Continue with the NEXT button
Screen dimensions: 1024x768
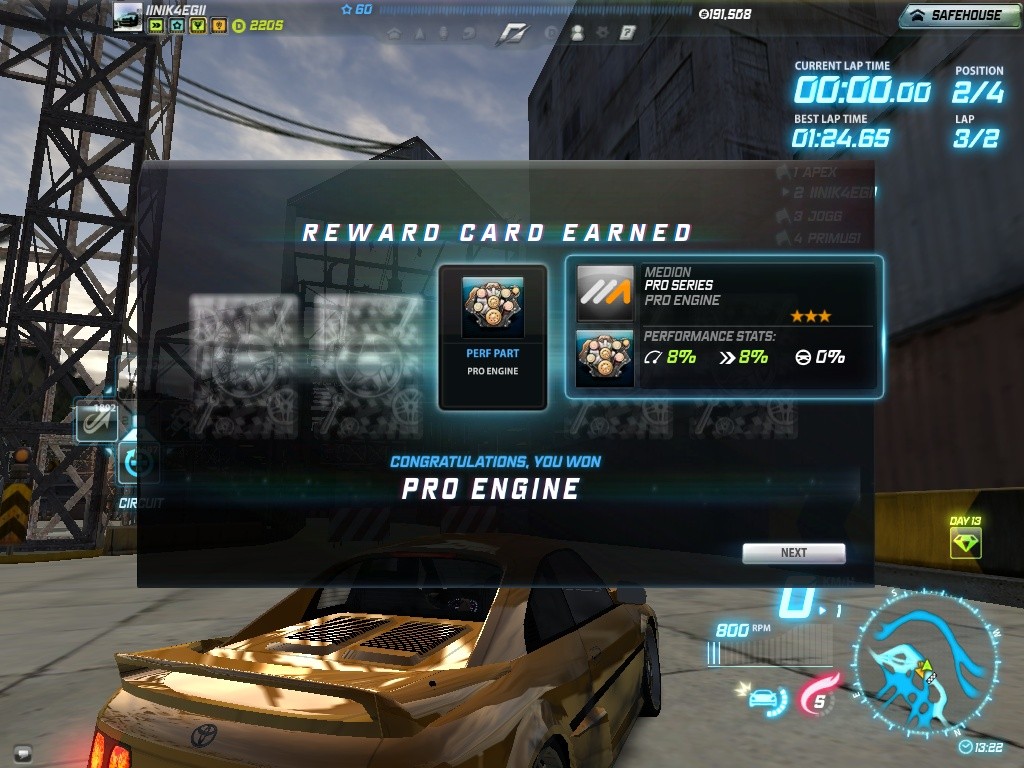(793, 553)
